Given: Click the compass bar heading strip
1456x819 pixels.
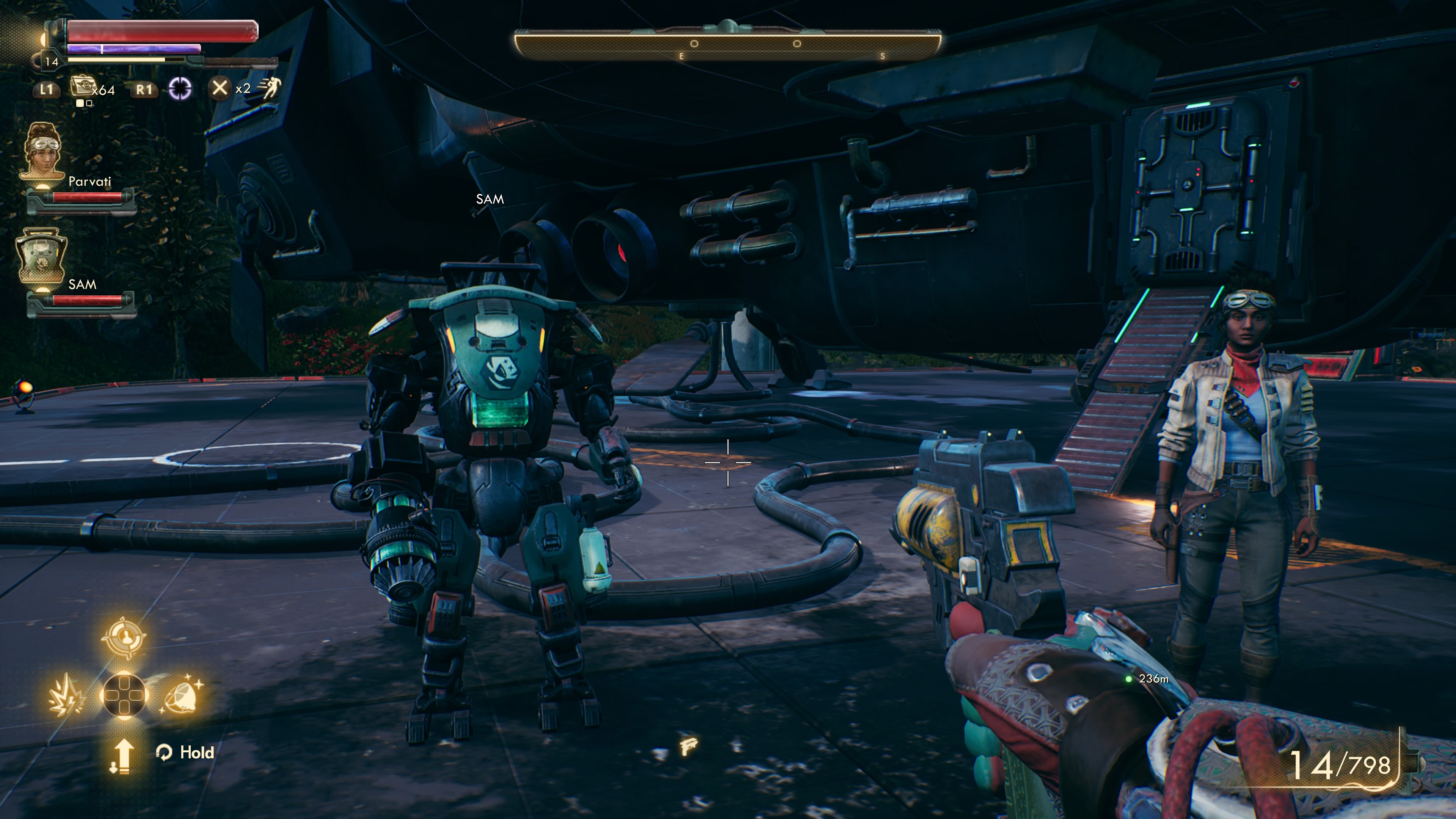Looking at the screenshot, I should coord(727,44).
